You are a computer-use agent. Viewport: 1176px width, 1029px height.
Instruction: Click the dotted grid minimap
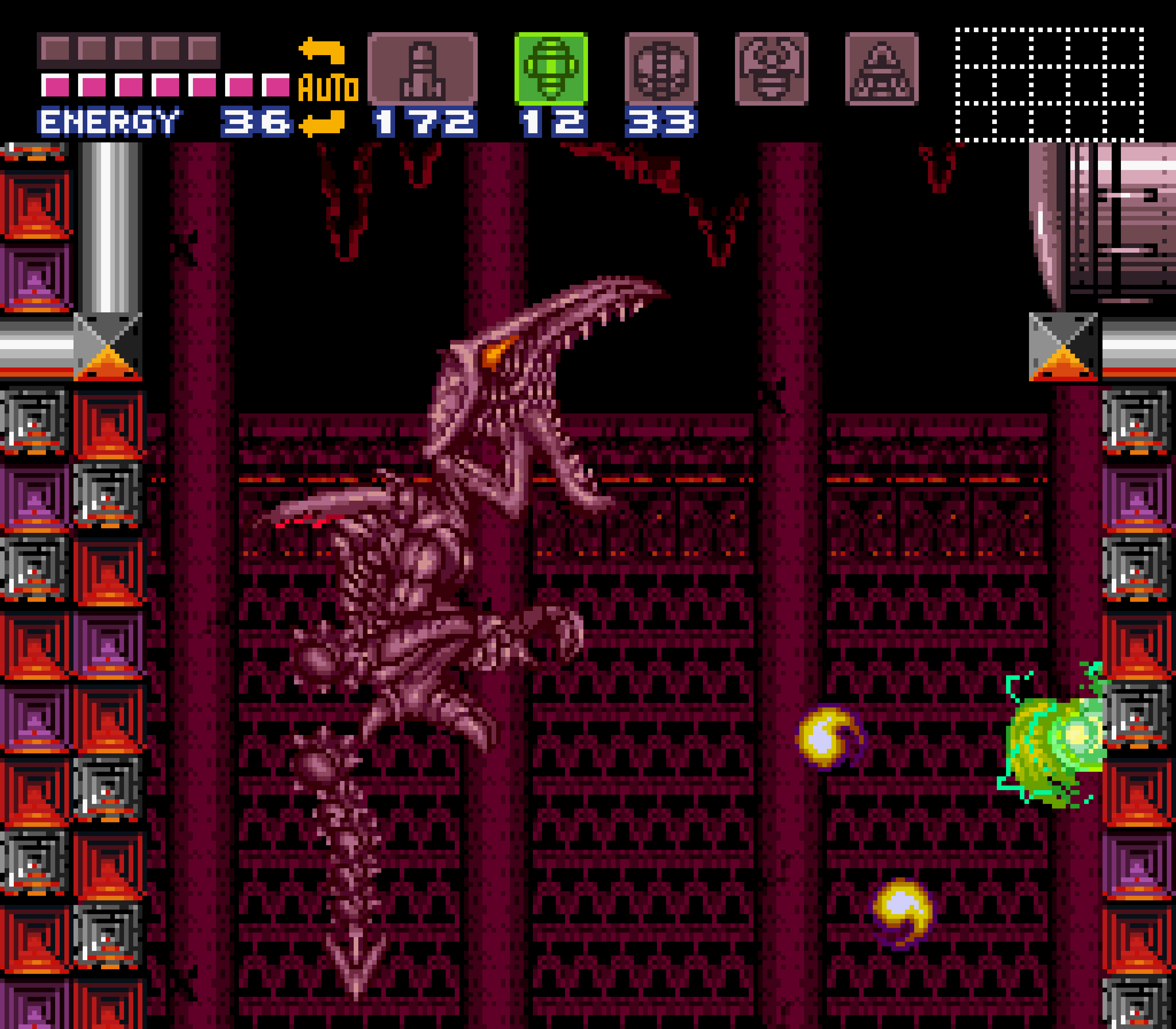point(1050,84)
